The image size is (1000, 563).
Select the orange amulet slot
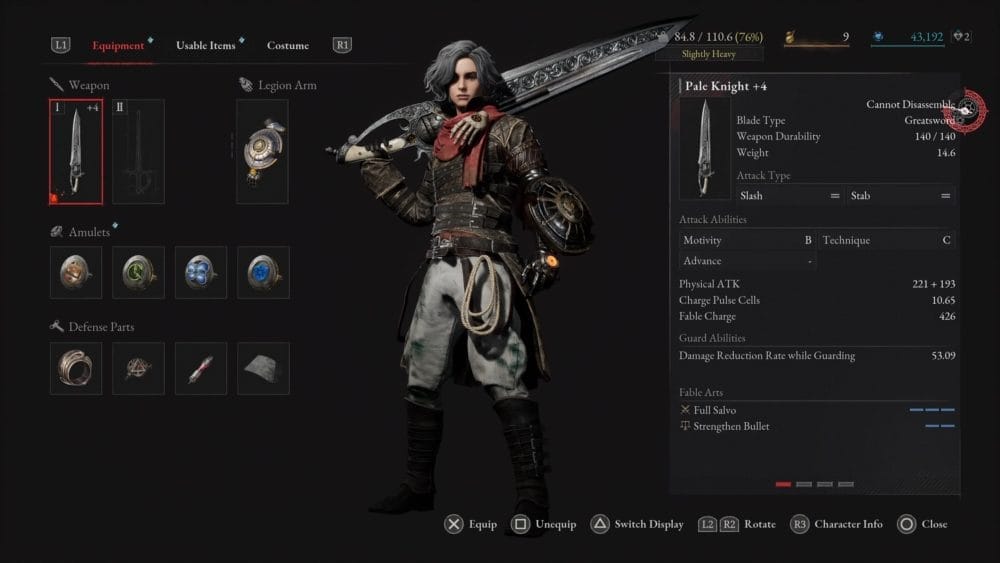click(x=76, y=272)
